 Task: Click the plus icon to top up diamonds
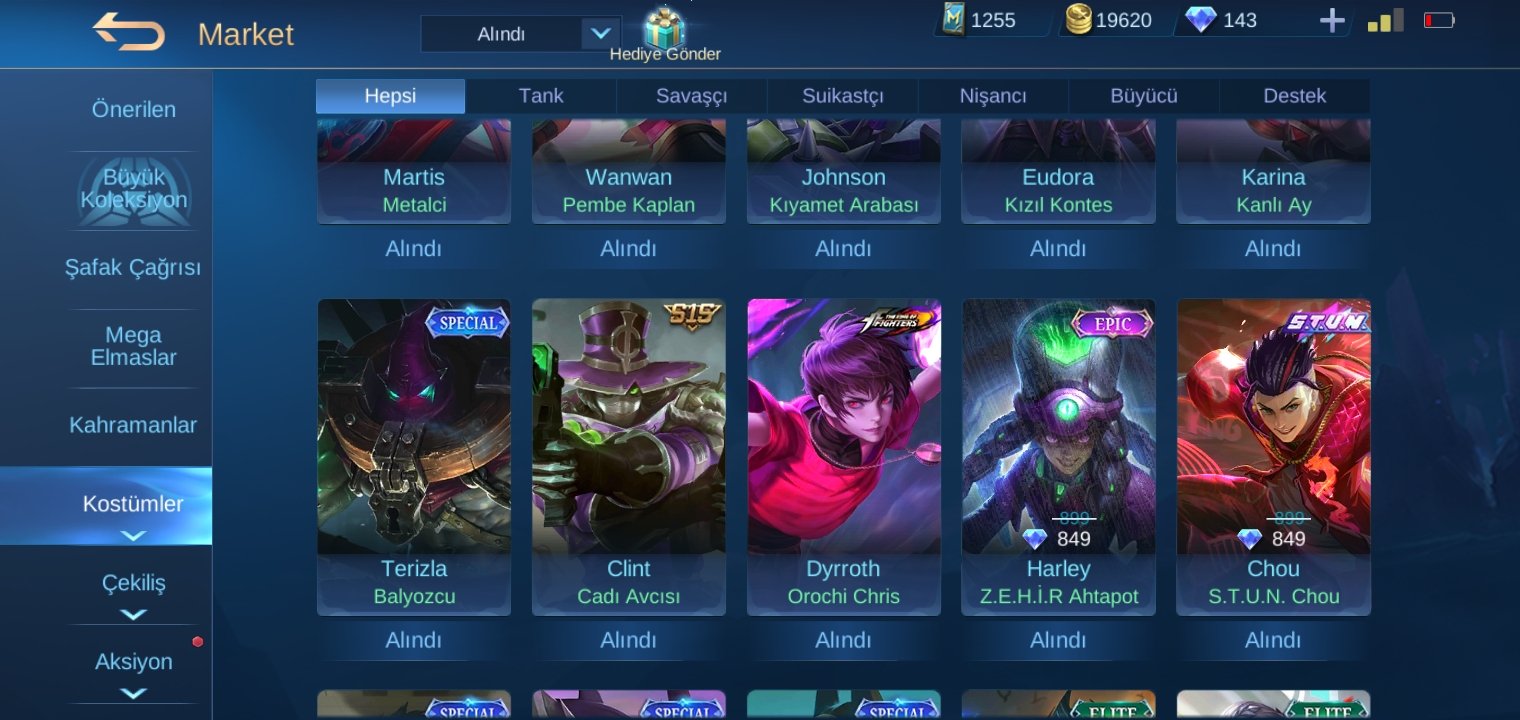tap(1333, 19)
